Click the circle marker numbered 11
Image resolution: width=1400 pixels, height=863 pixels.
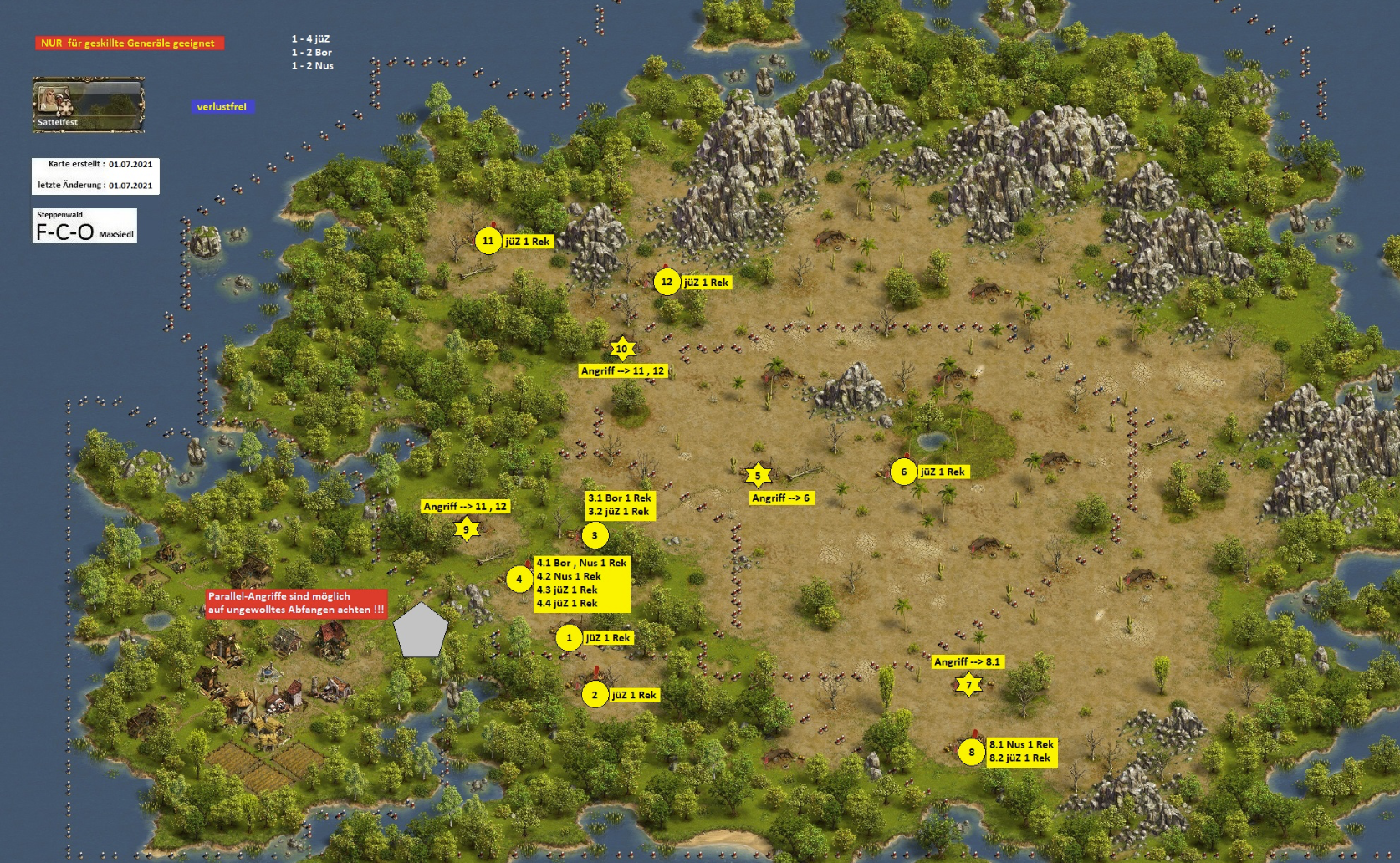tap(488, 241)
